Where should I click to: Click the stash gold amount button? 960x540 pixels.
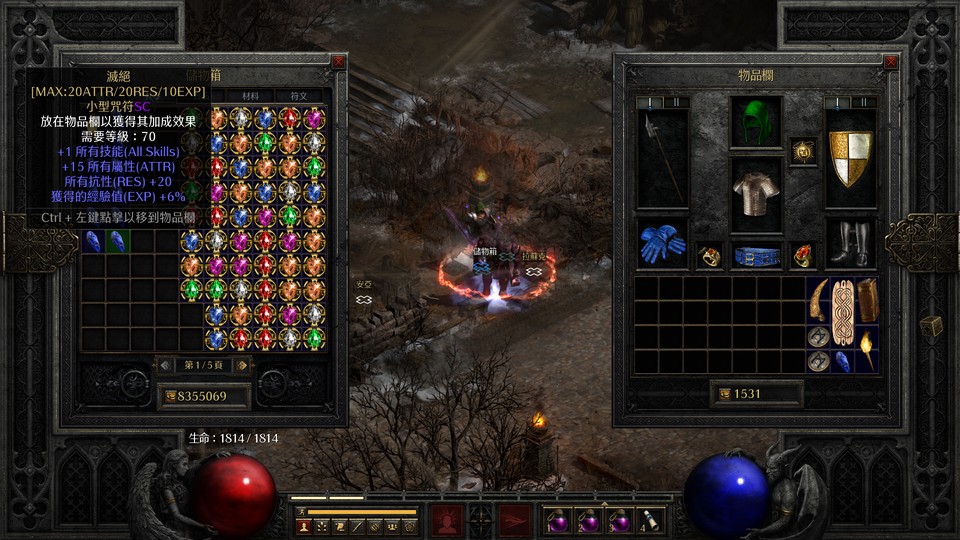(203, 396)
